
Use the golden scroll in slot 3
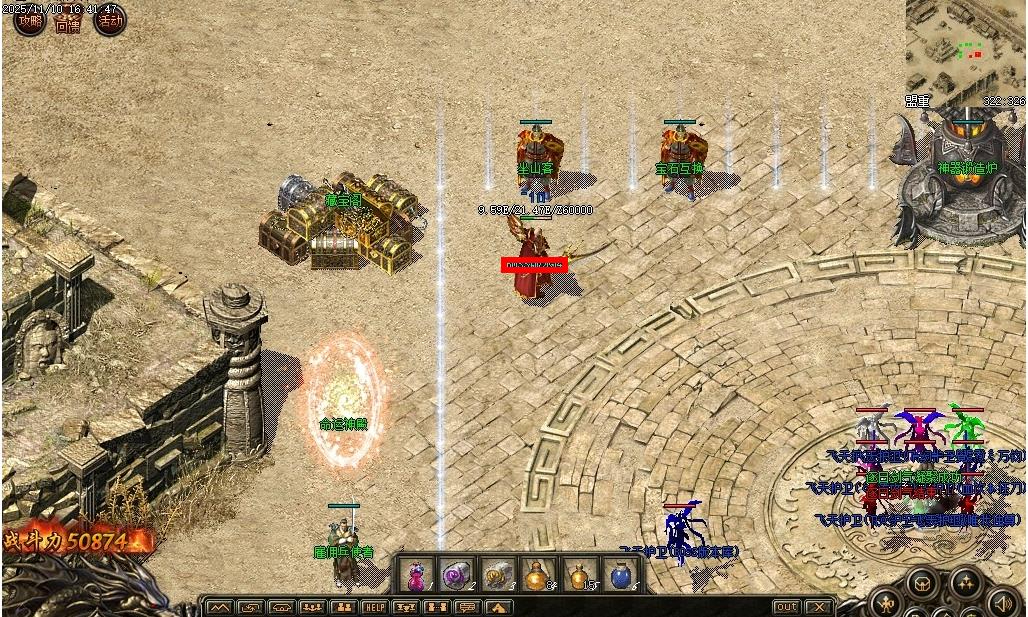pos(497,575)
